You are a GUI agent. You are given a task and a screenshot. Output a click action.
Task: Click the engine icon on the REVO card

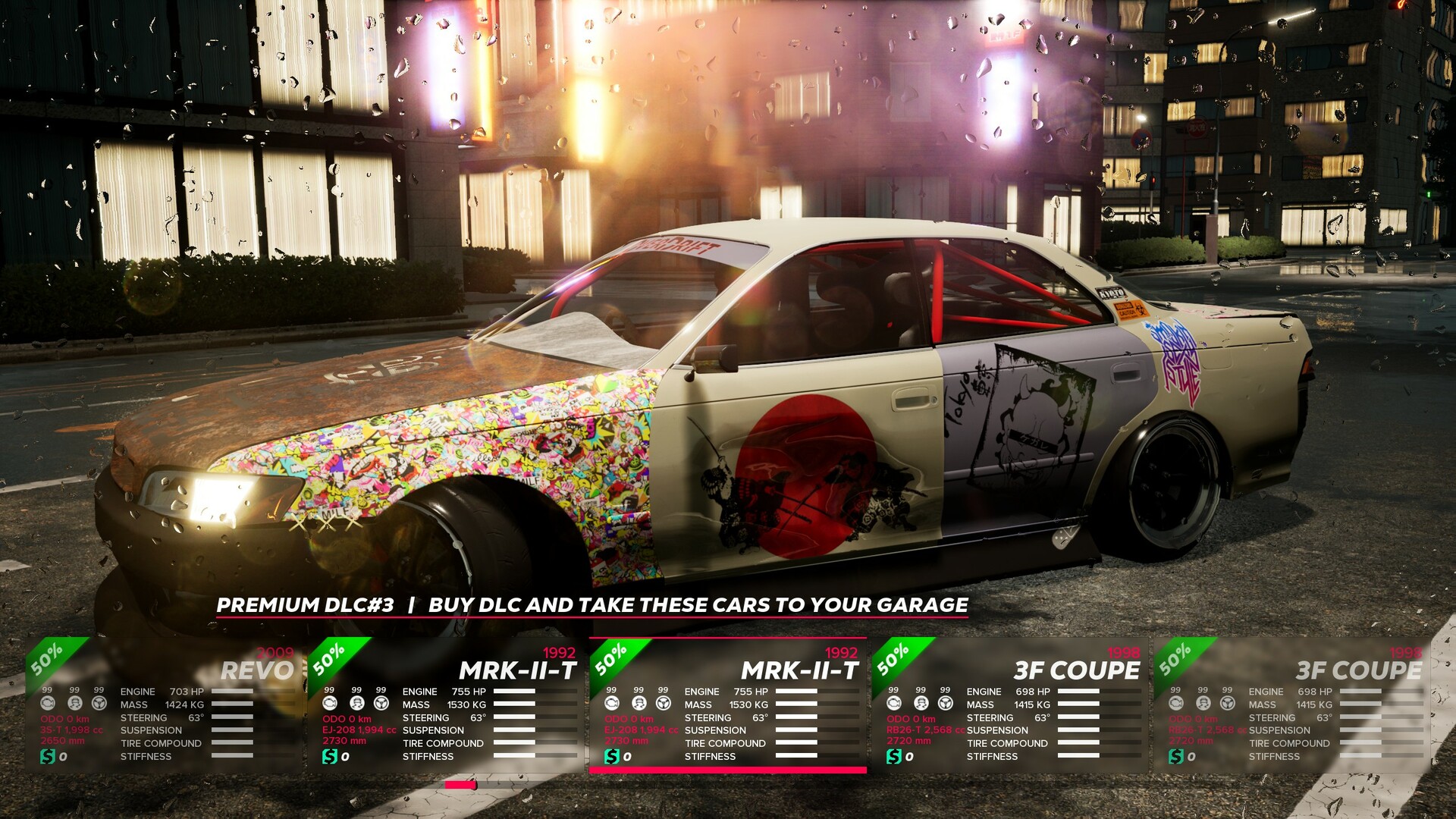[48, 703]
